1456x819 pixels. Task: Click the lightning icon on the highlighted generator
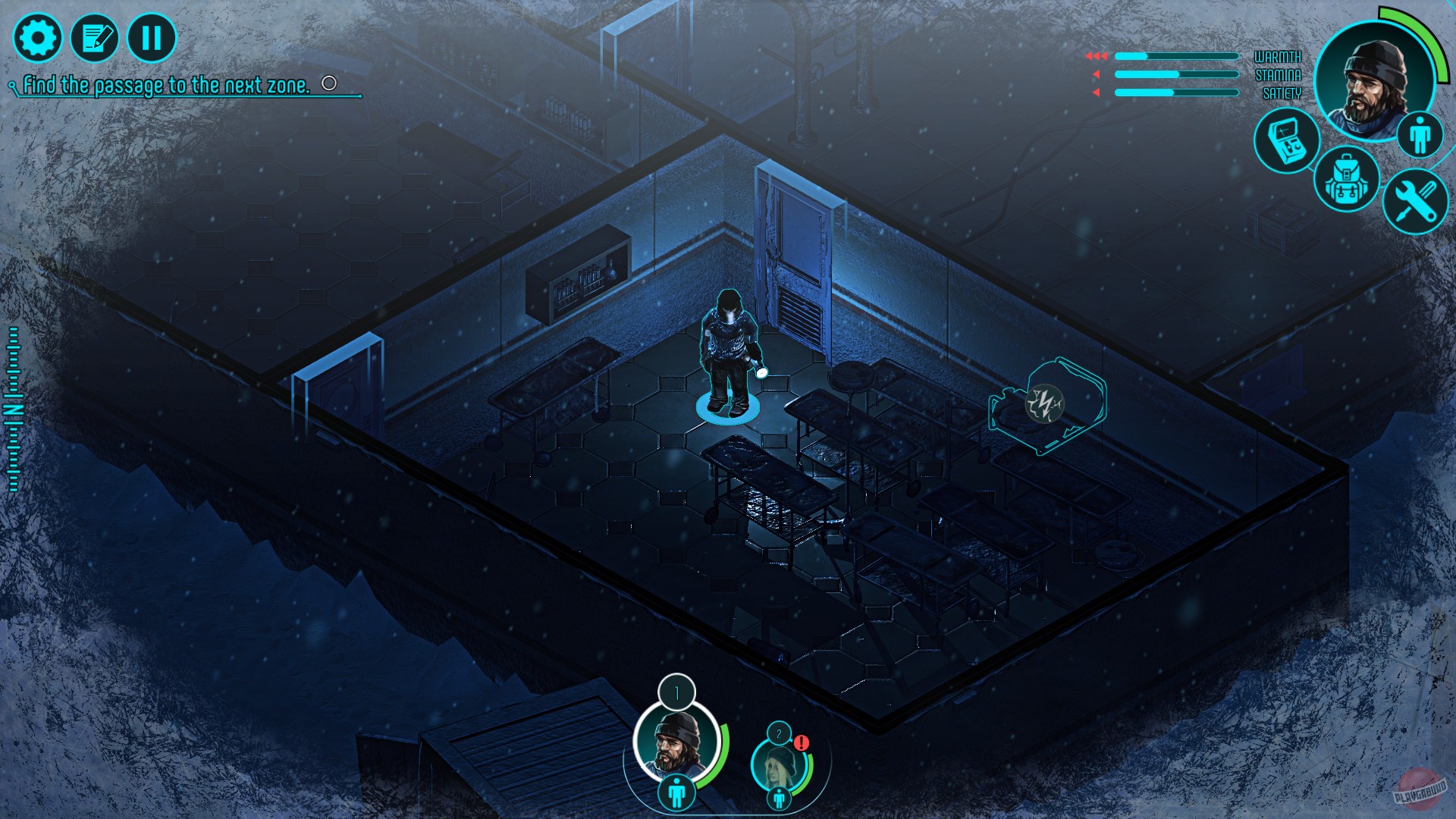click(1045, 404)
